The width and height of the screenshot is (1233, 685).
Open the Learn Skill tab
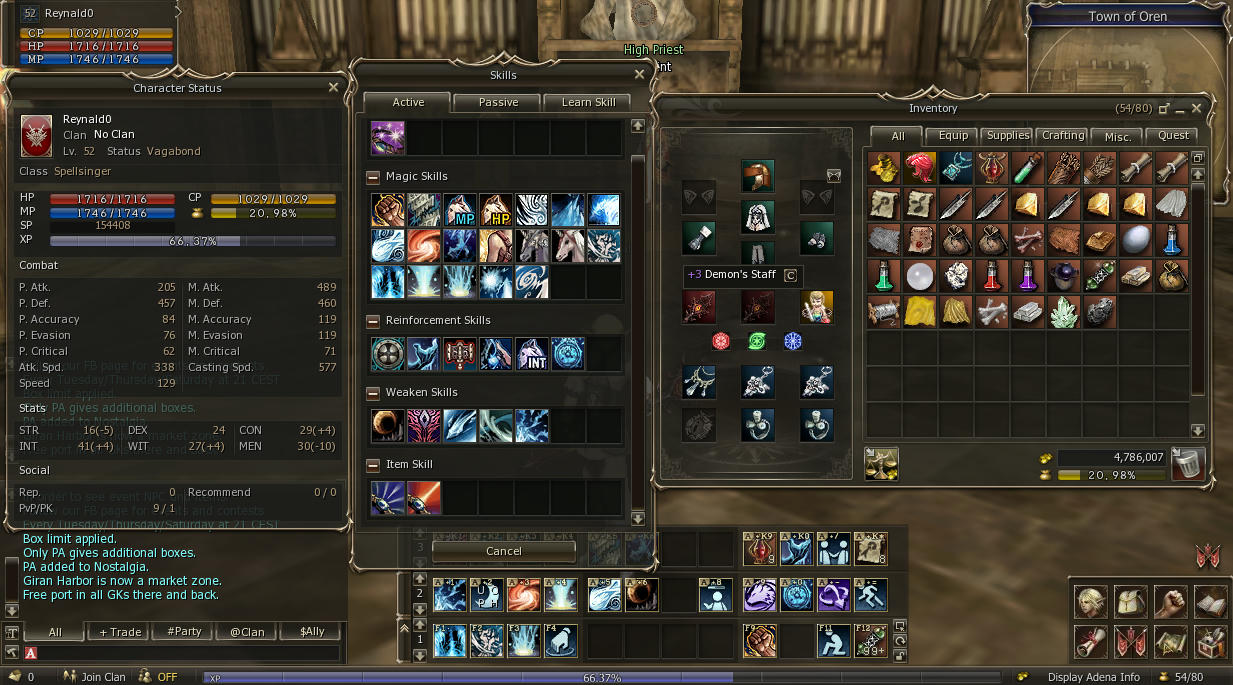(x=588, y=102)
